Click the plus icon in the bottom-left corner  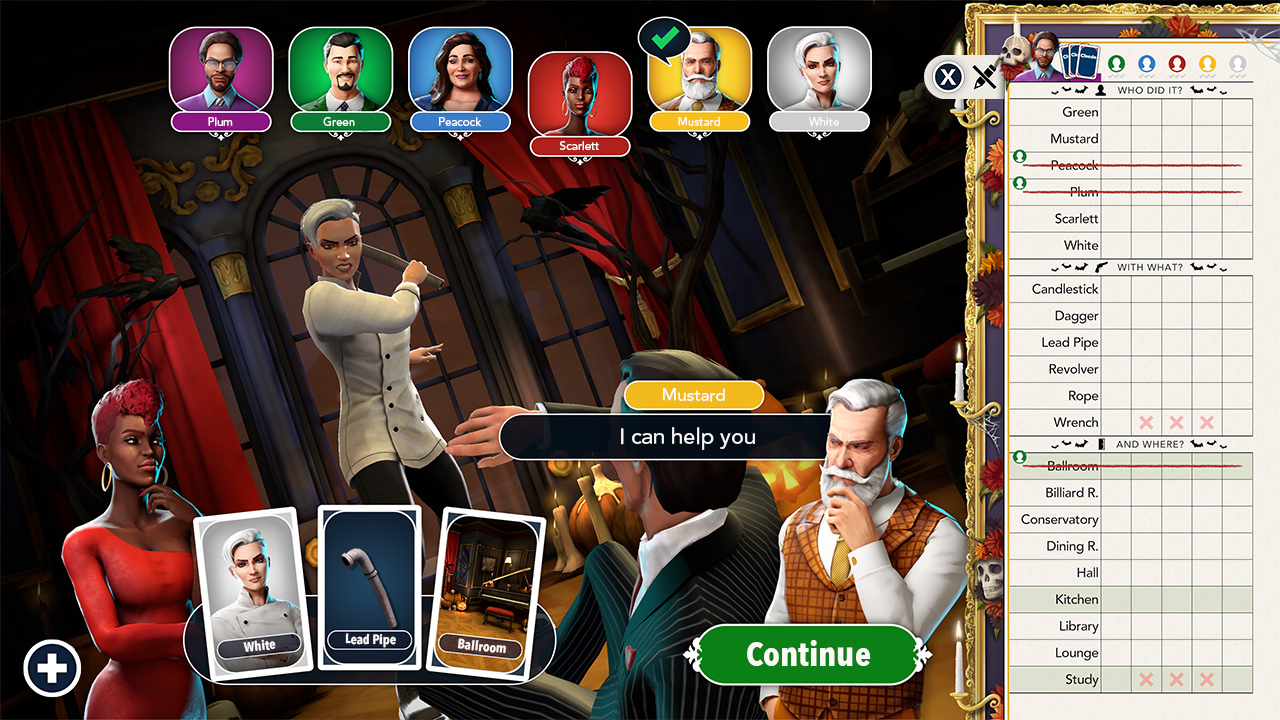(52, 667)
